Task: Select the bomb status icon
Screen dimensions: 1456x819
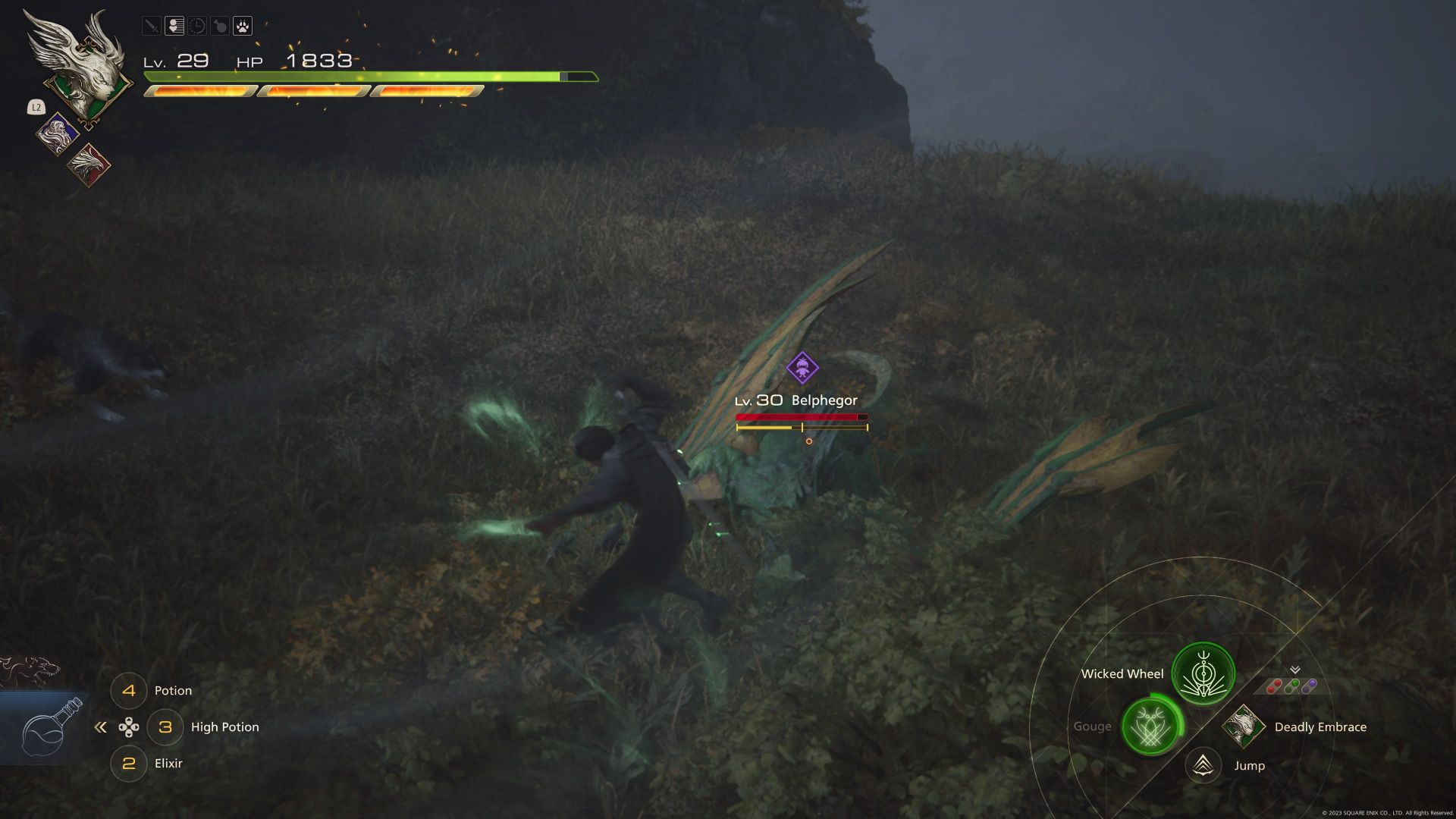Action: 219,27
